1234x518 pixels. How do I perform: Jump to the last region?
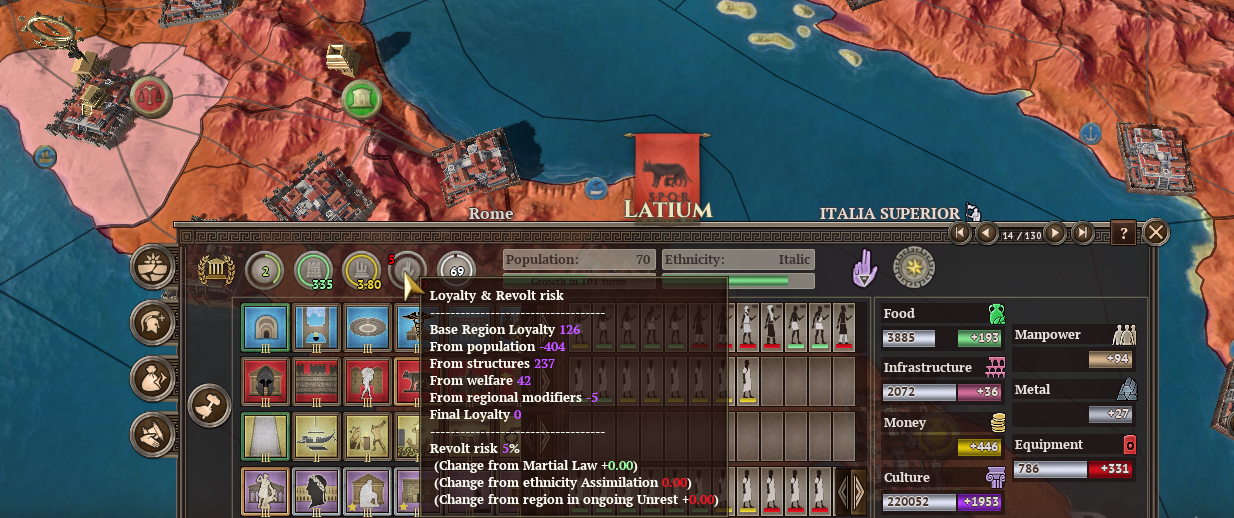click(x=1082, y=234)
